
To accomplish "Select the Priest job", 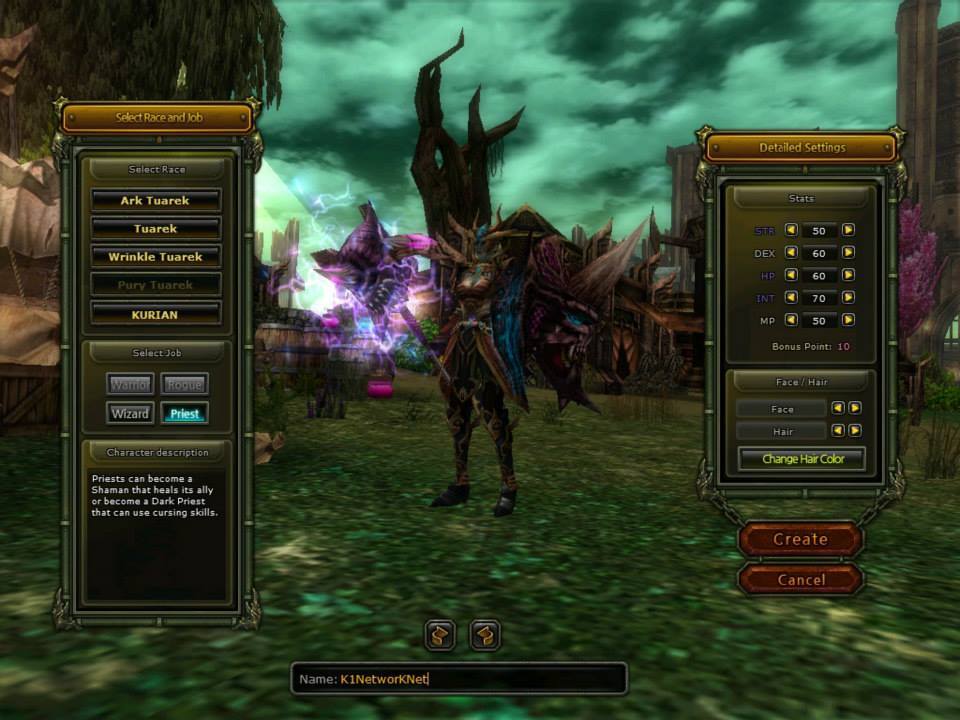I will [x=184, y=413].
